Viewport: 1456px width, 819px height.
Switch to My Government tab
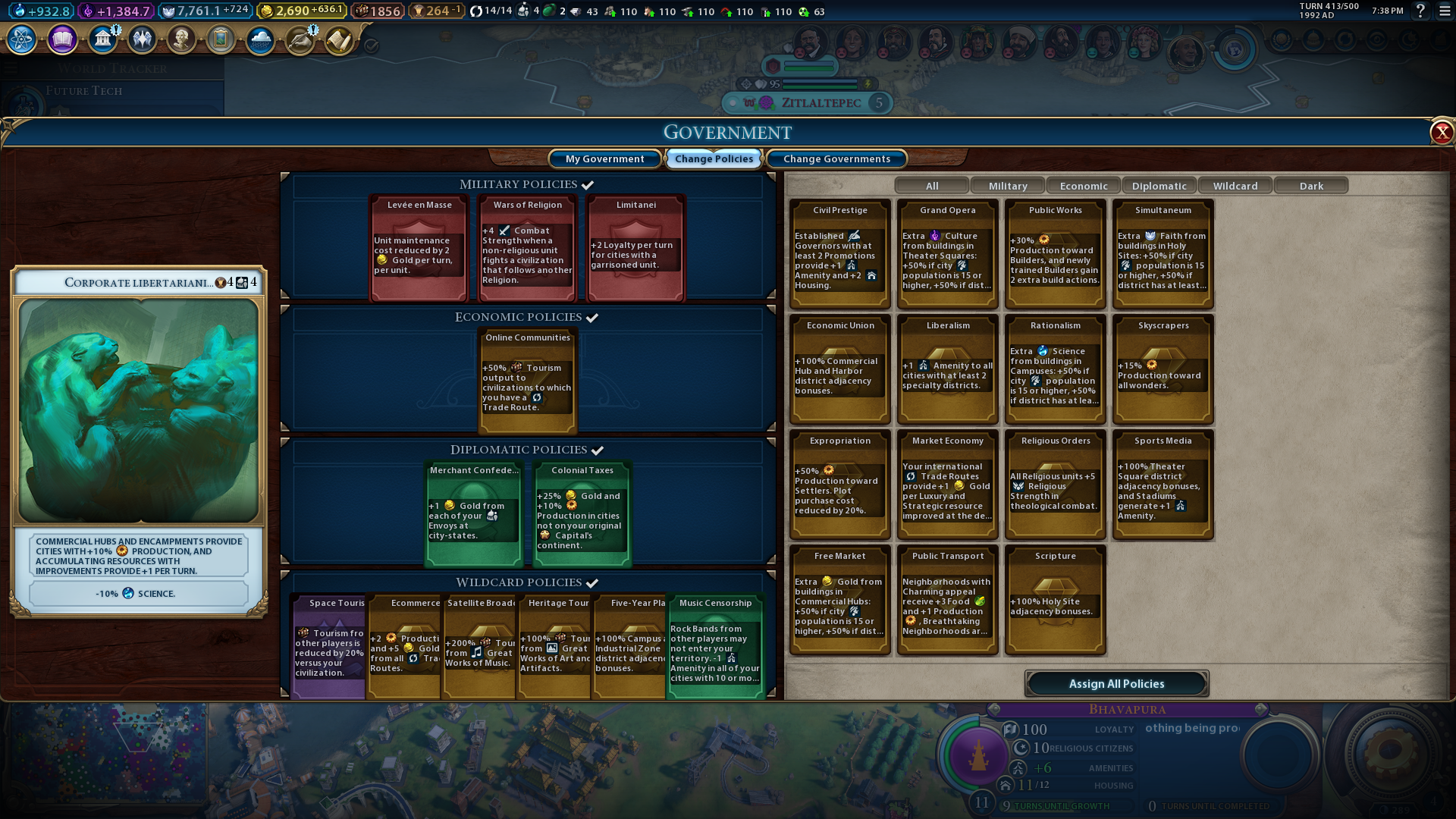click(x=604, y=158)
